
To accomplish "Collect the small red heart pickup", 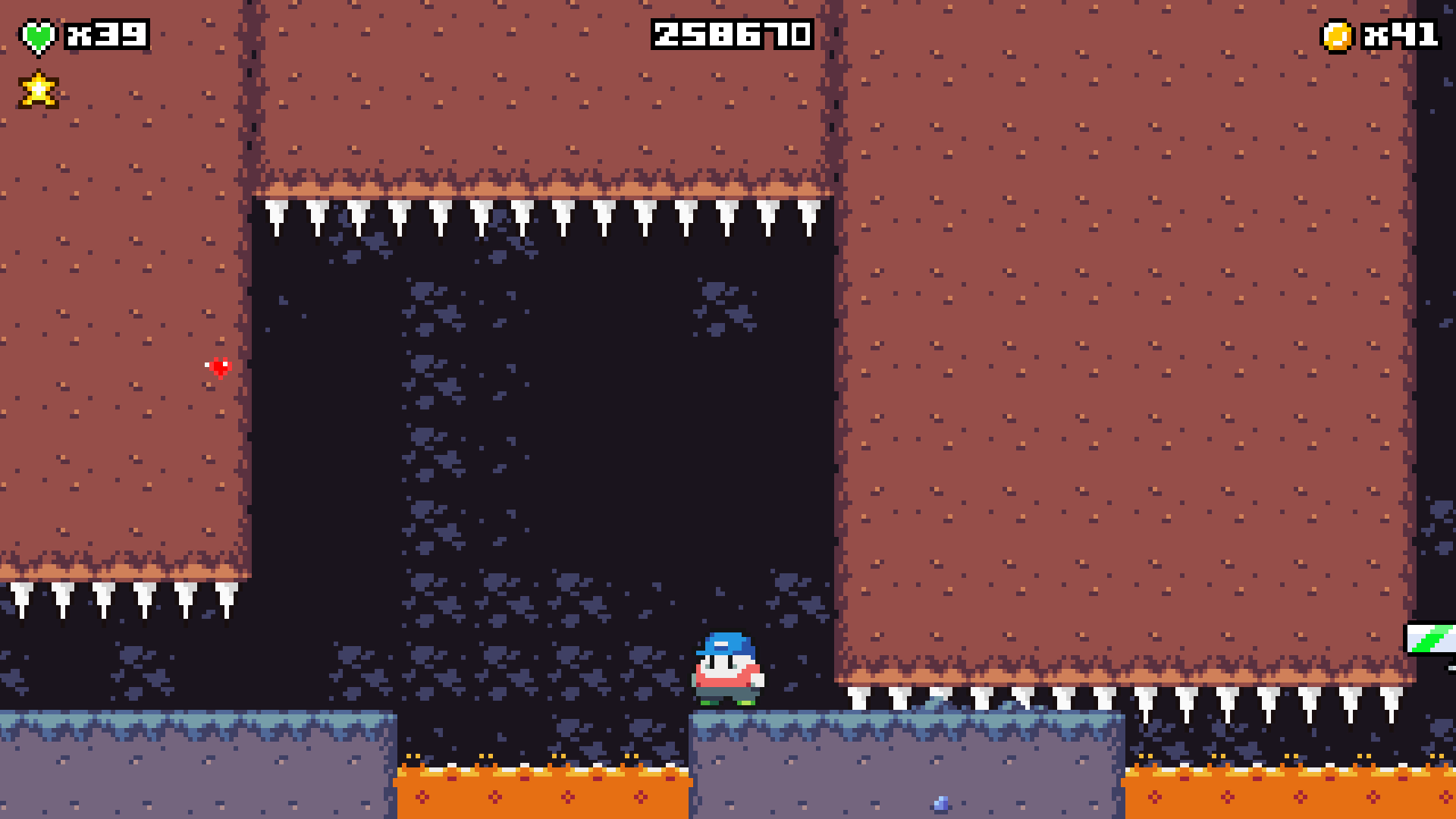I will pos(217,369).
